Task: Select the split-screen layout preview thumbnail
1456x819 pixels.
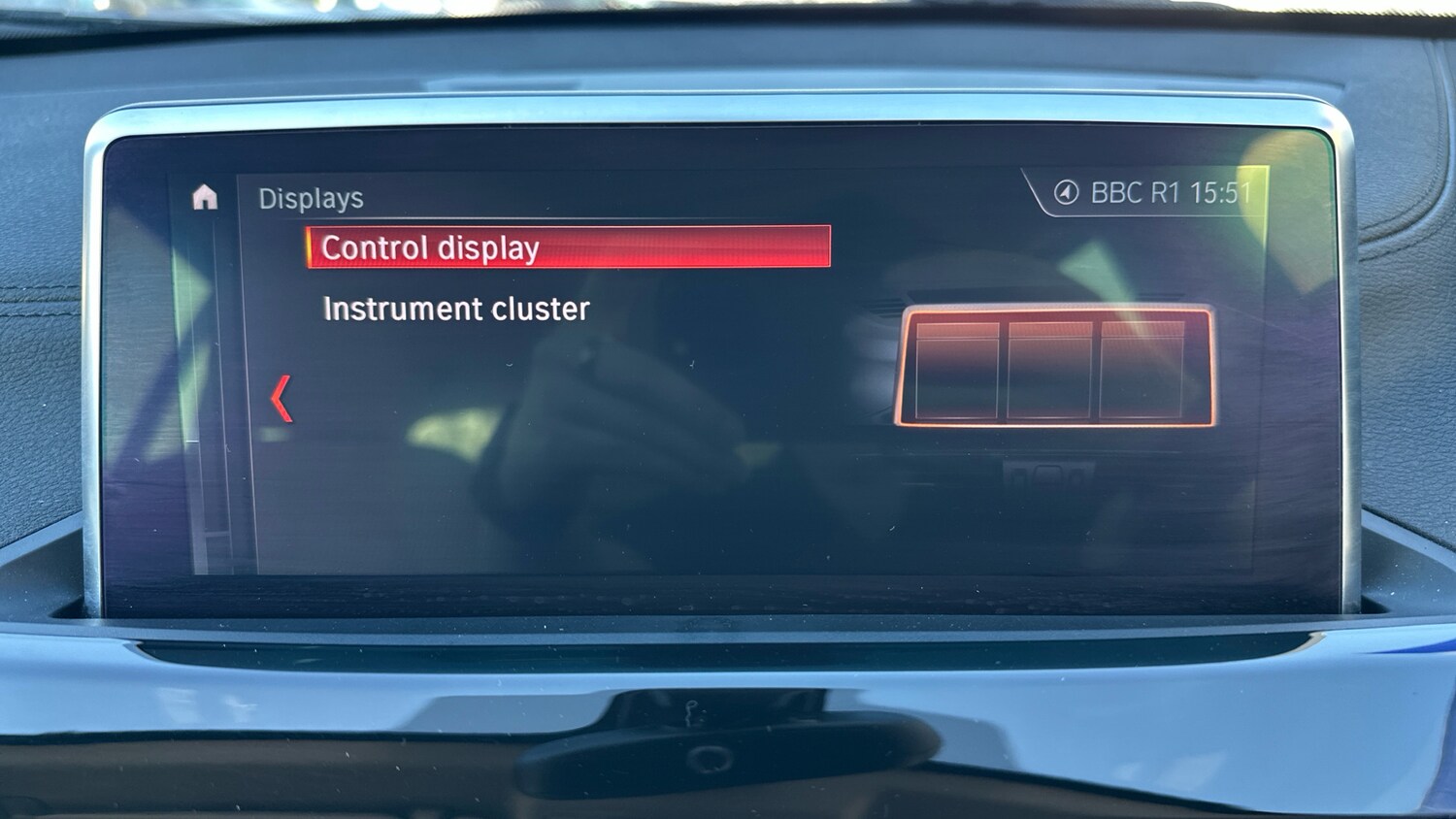Action: coord(1054,368)
